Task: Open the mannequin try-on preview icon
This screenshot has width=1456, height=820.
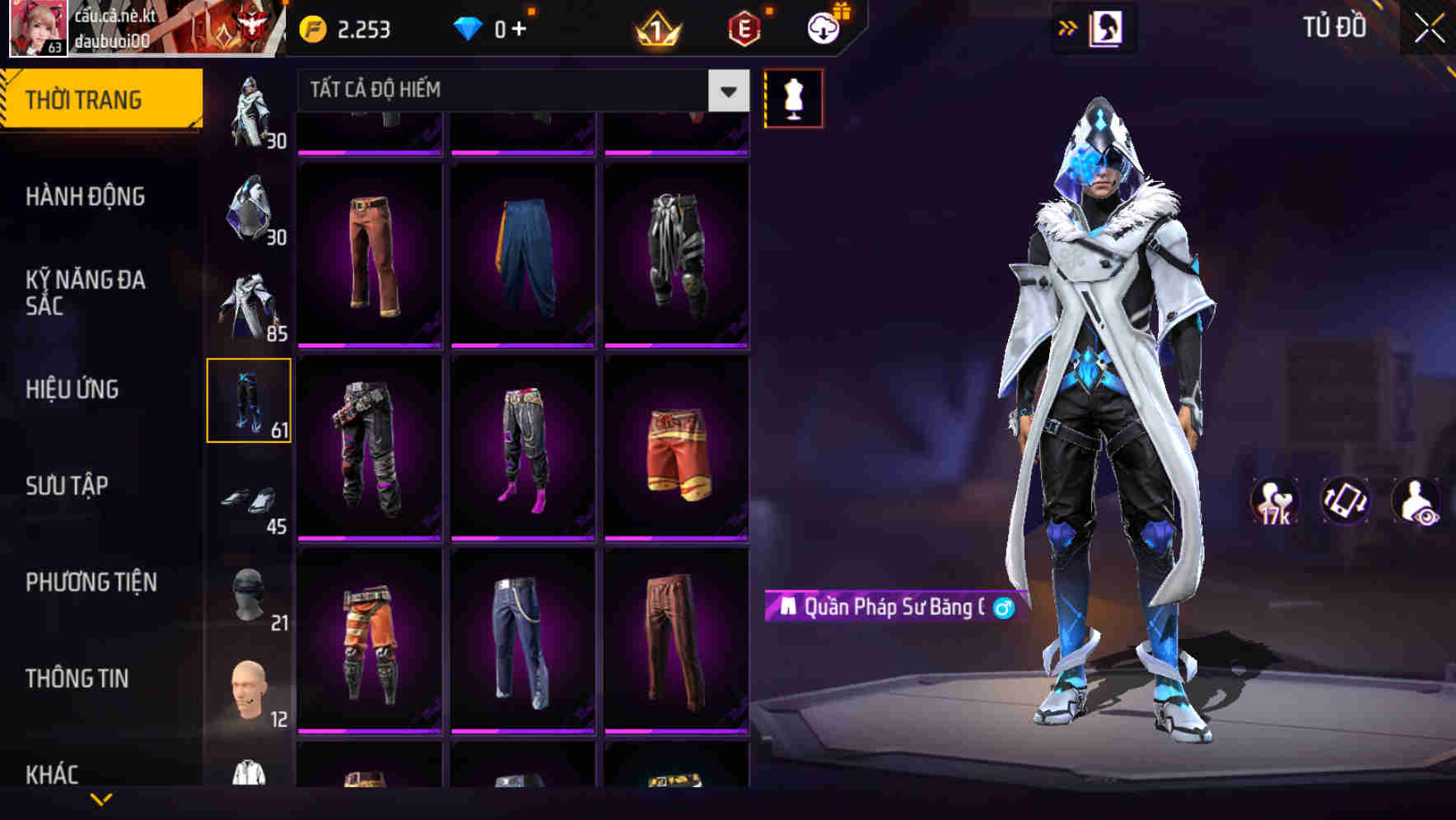Action: coord(793,97)
